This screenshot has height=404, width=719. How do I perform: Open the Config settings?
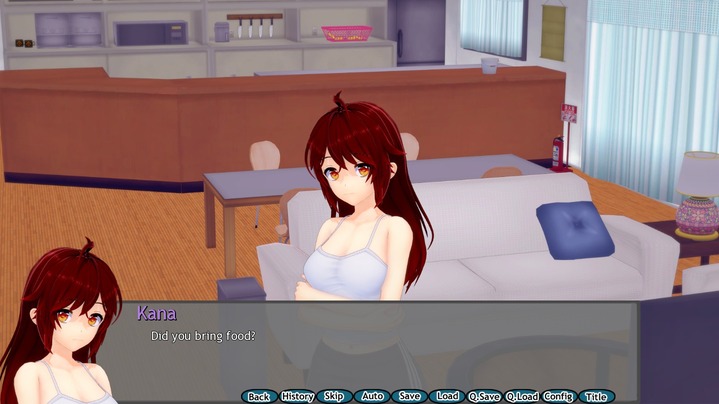[x=558, y=396]
